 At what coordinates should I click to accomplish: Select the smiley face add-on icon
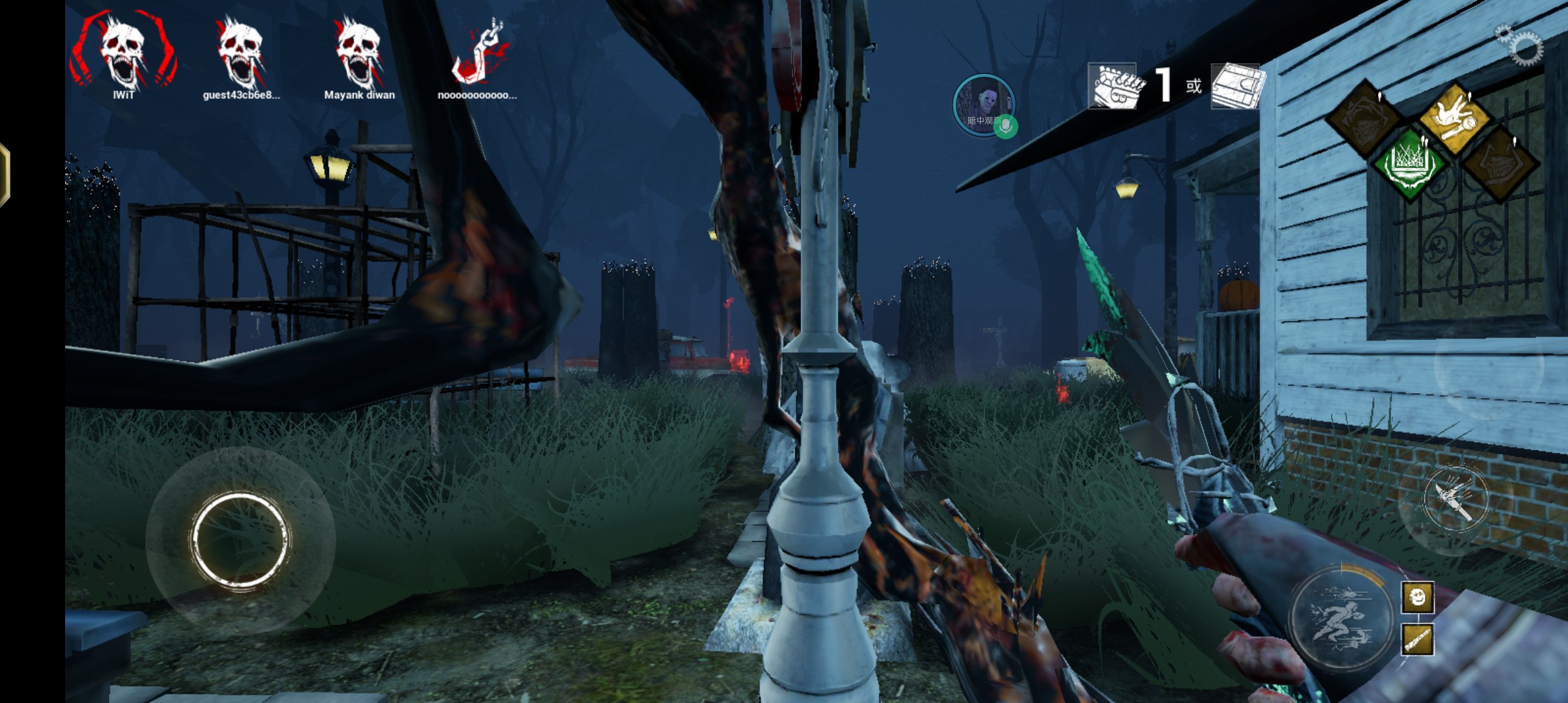pyautogui.click(x=1417, y=598)
